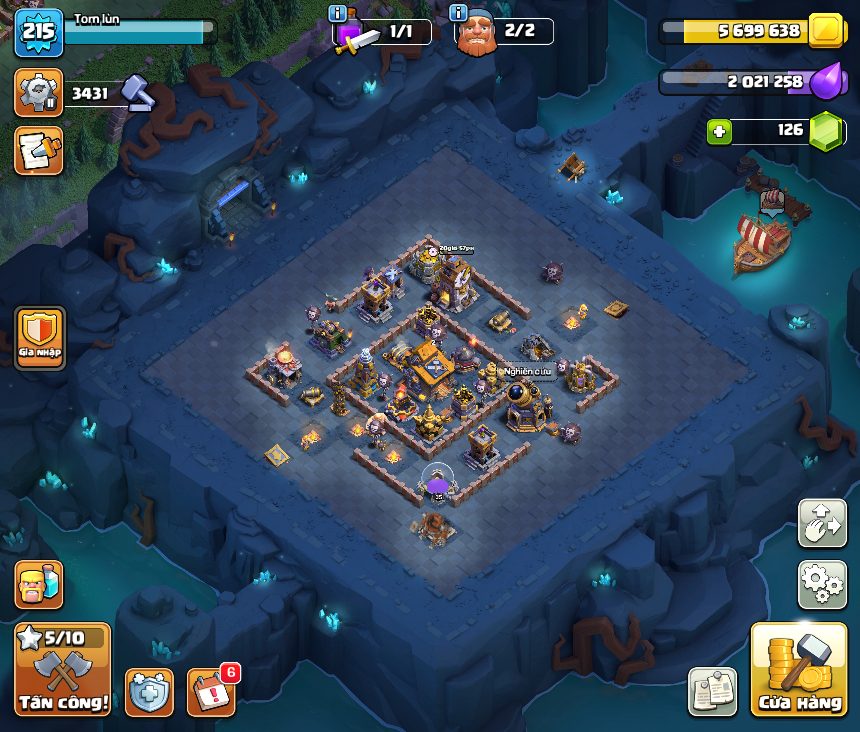Click the green gem plus button
The image size is (860, 732).
pyautogui.click(x=717, y=131)
